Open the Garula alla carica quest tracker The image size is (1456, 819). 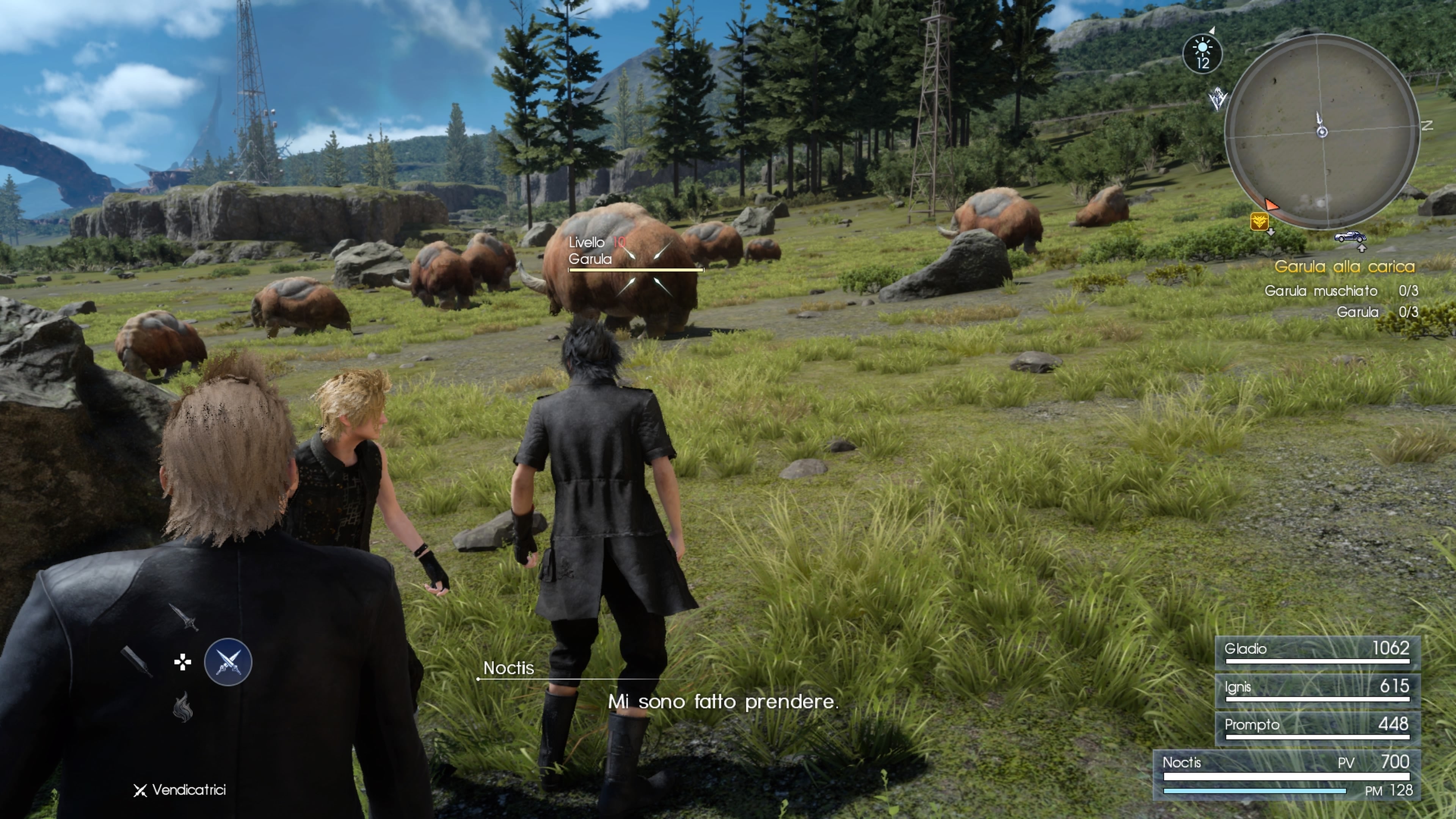pyautogui.click(x=1344, y=266)
